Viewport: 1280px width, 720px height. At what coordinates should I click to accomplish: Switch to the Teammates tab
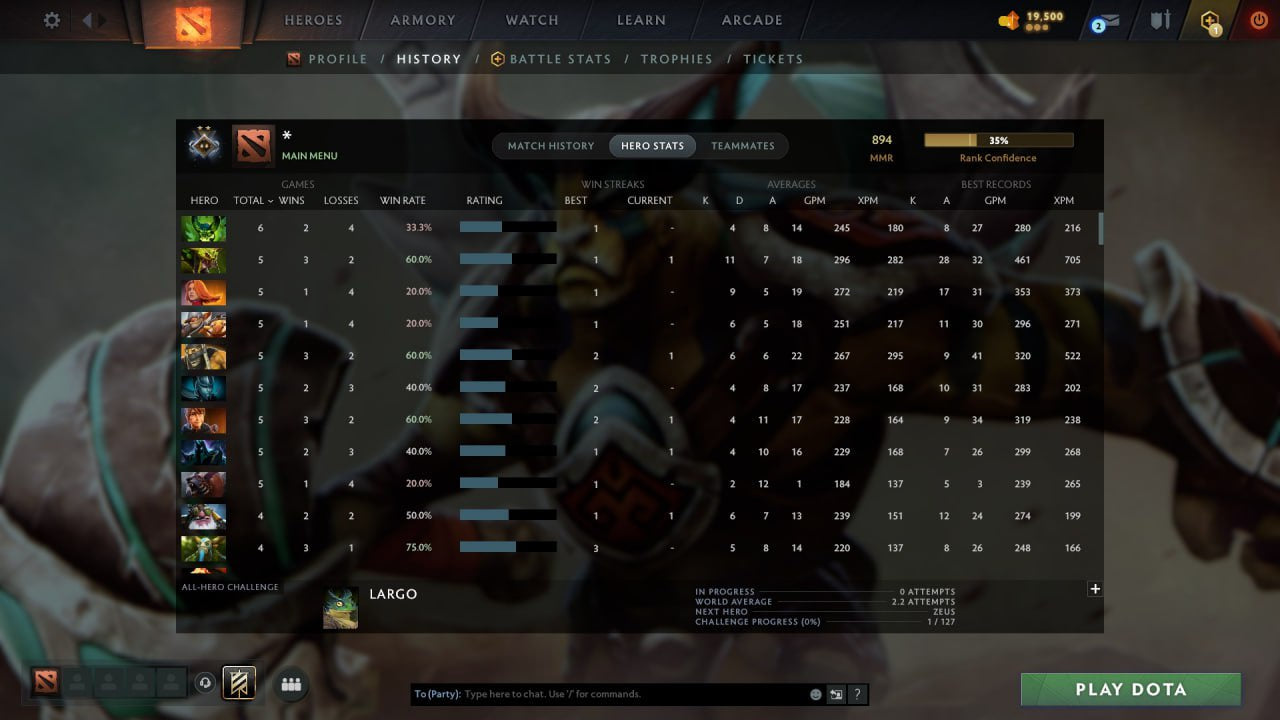coord(743,145)
